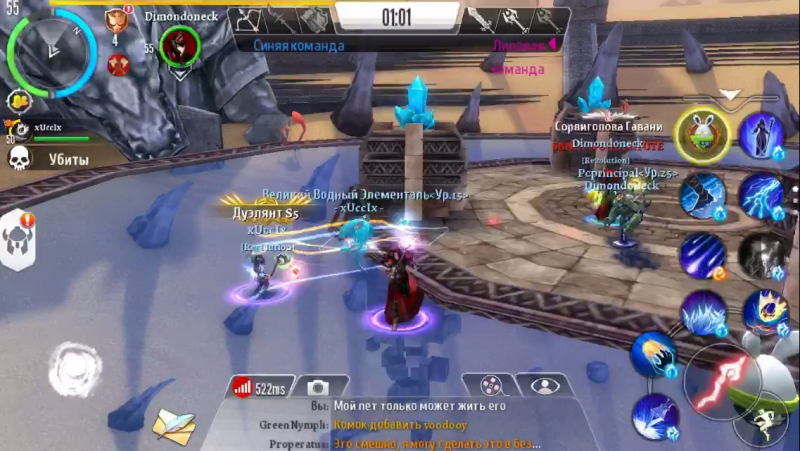Screen dimensions: 800x451
Task: Activate the blue mage silhouette skill
Action: (x=763, y=135)
